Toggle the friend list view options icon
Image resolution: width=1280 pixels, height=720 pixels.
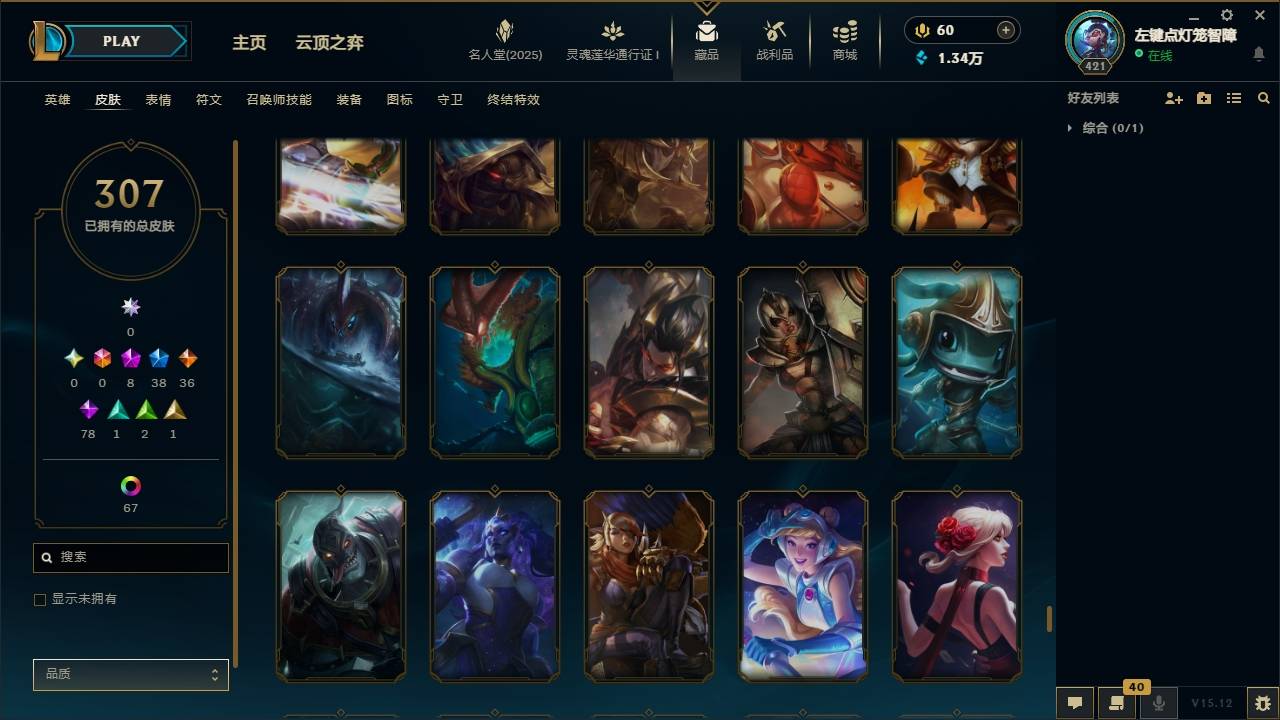coord(1234,97)
